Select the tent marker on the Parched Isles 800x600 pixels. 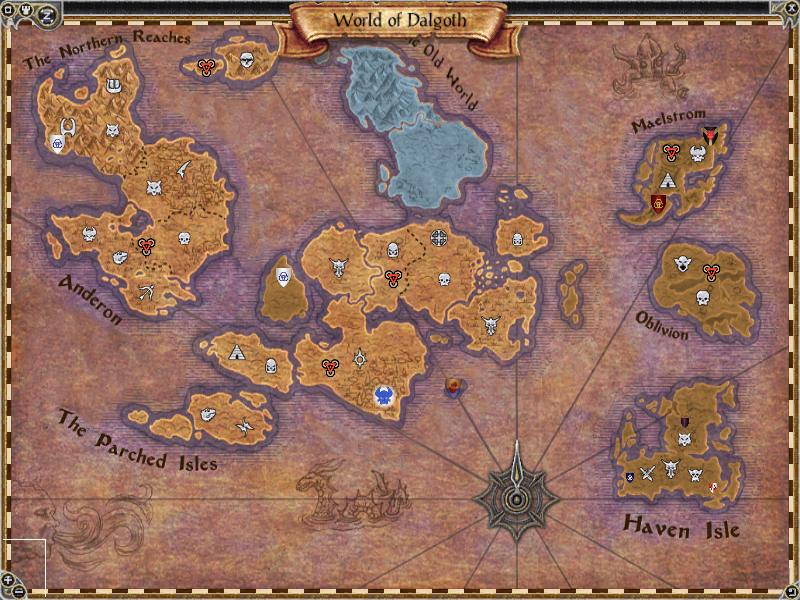pos(236,352)
